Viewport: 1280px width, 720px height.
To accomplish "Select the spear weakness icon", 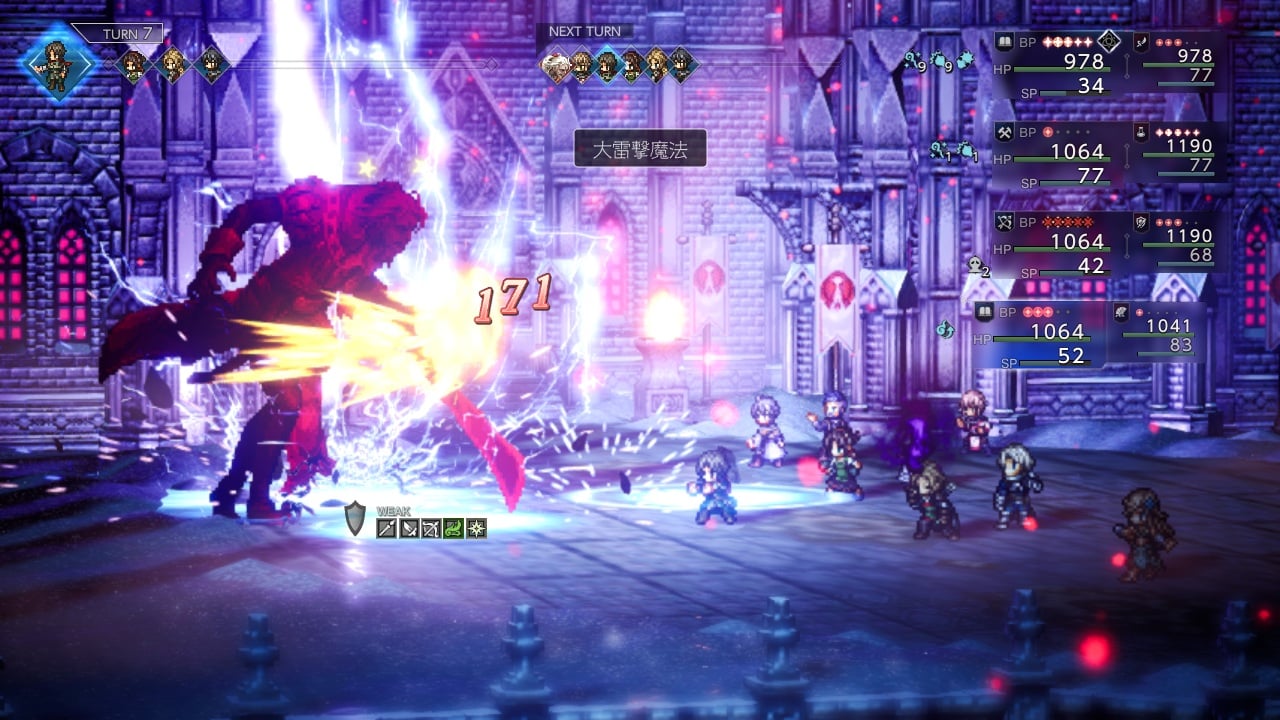I will point(387,528).
